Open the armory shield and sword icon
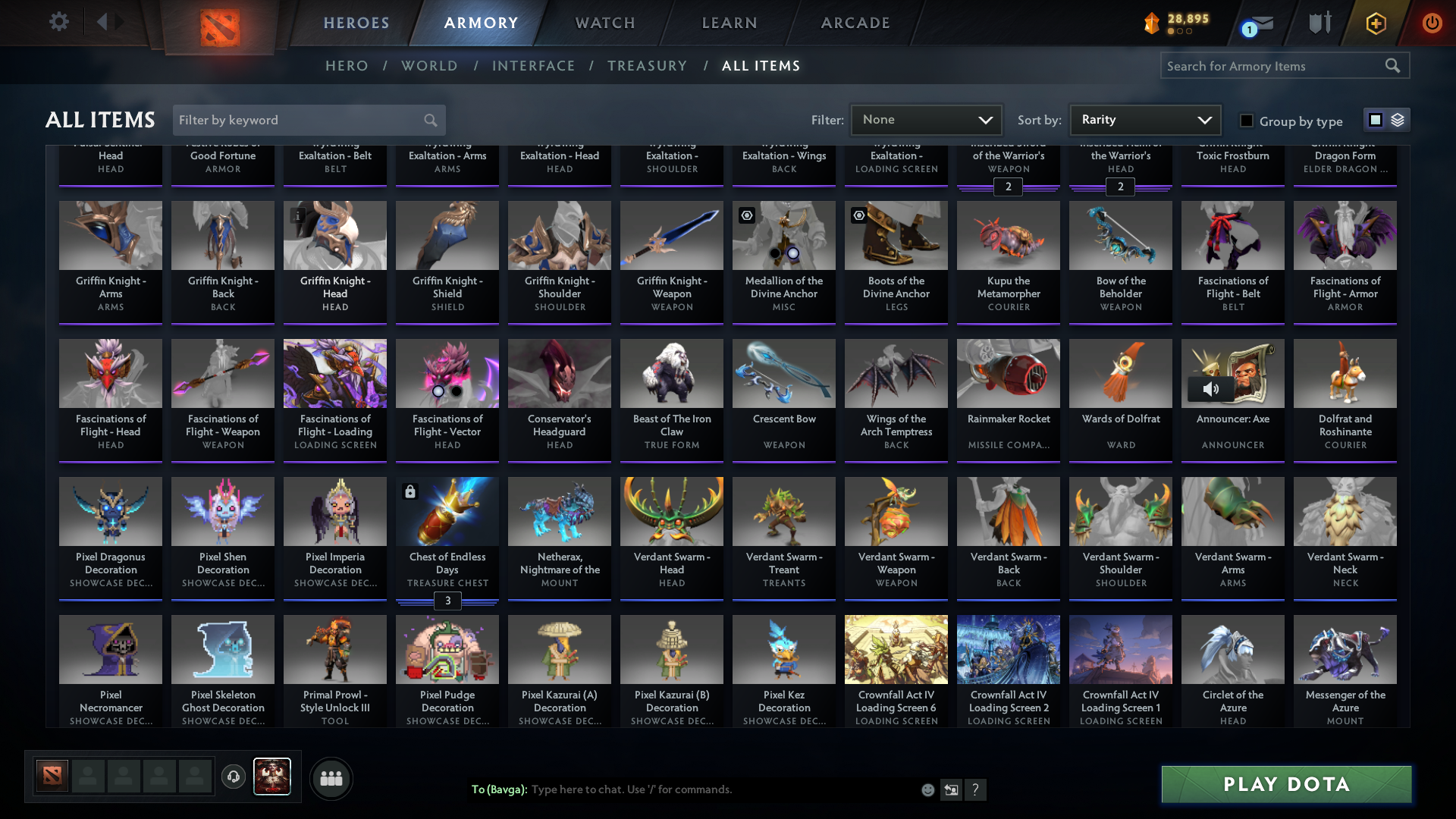The height and width of the screenshot is (819, 1456). (x=1319, y=23)
